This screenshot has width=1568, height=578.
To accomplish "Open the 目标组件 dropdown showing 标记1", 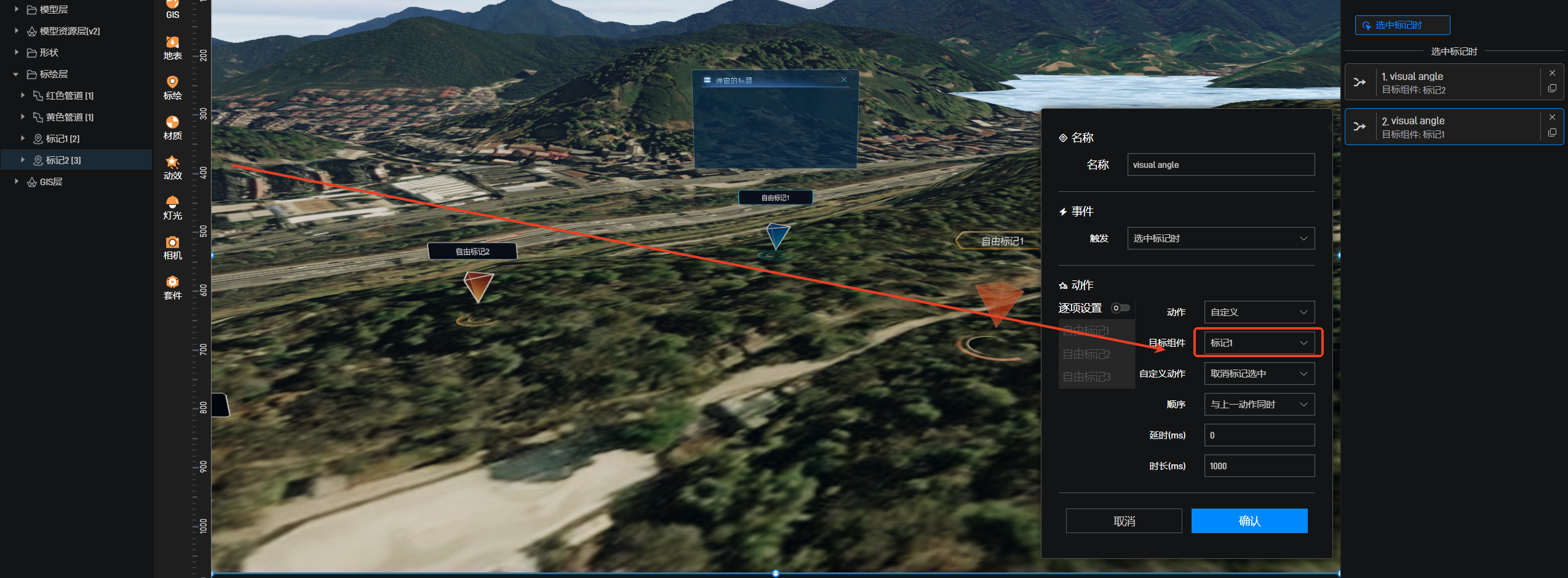I will pos(1258,343).
